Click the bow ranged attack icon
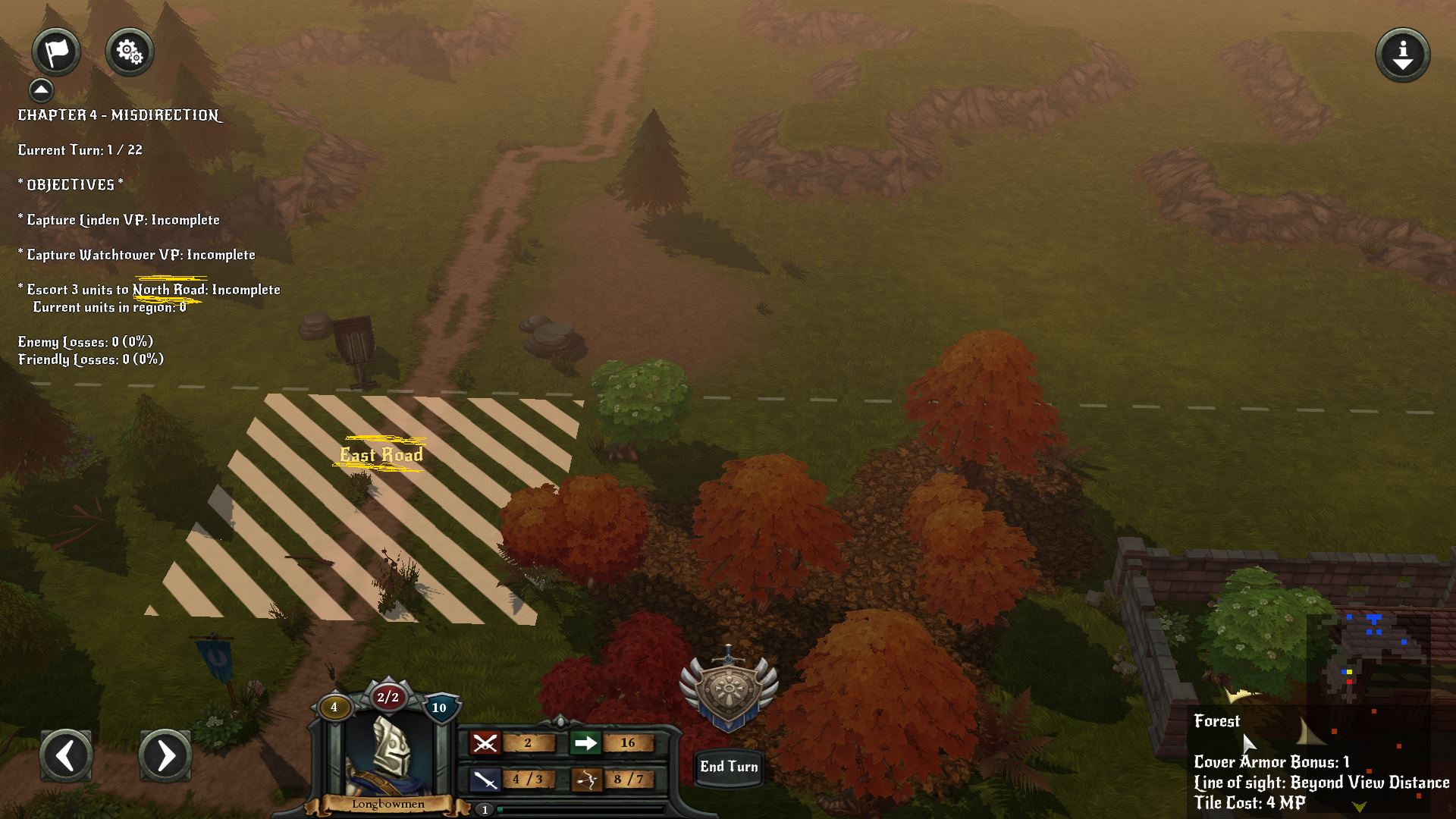This screenshot has height=819, width=1456. coord(585,780)
